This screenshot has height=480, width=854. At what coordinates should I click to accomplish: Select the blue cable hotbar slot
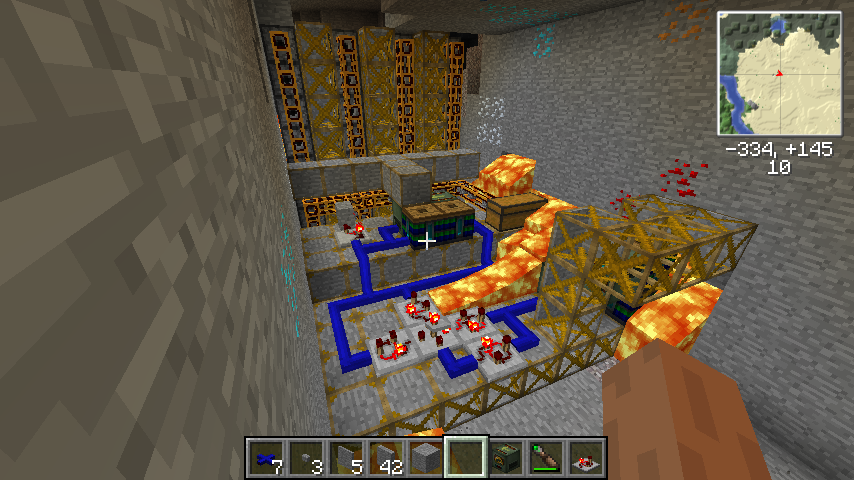pyautogui.click(x=265, y=458)
